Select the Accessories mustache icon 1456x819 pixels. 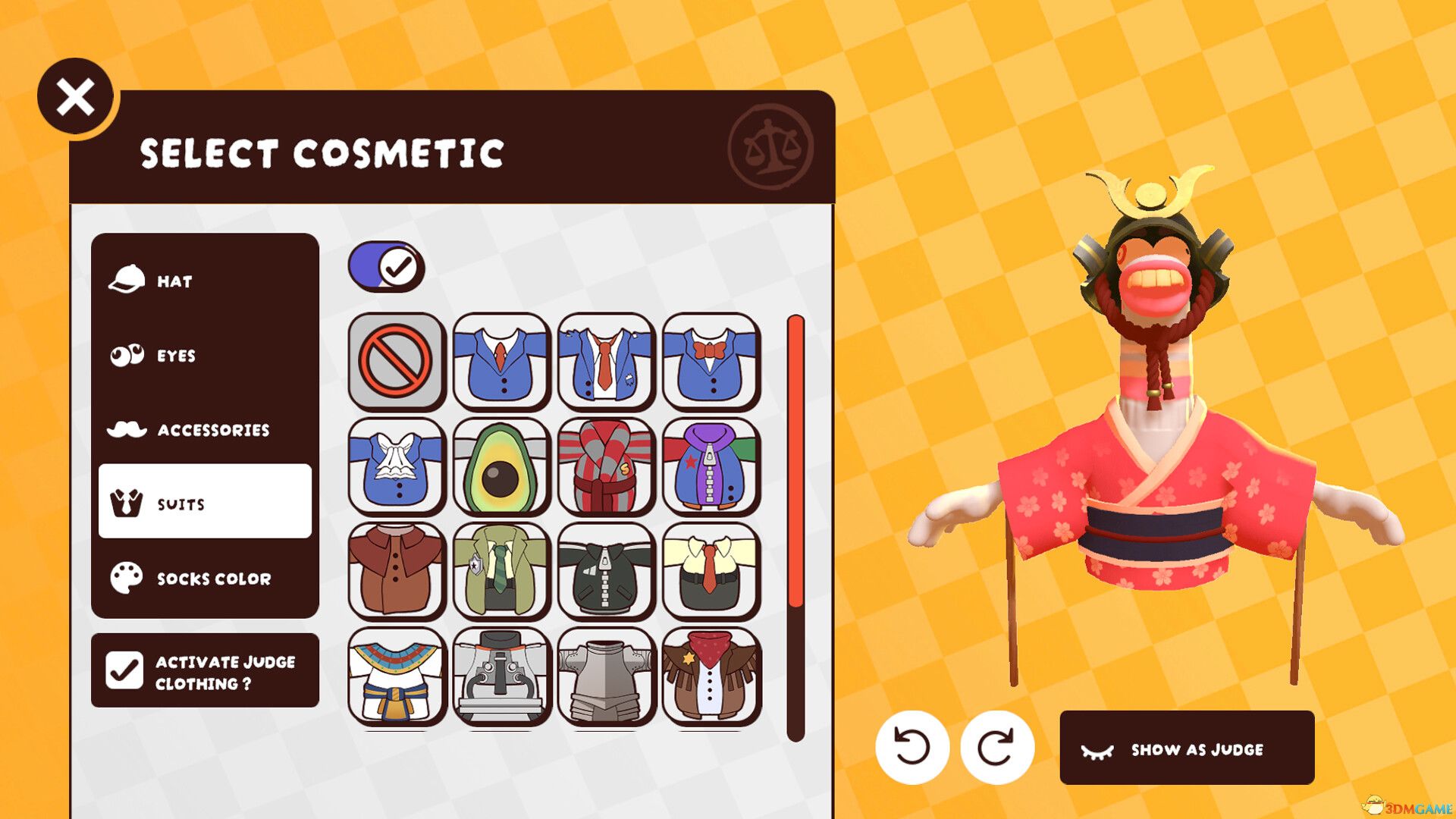[127, 428]
